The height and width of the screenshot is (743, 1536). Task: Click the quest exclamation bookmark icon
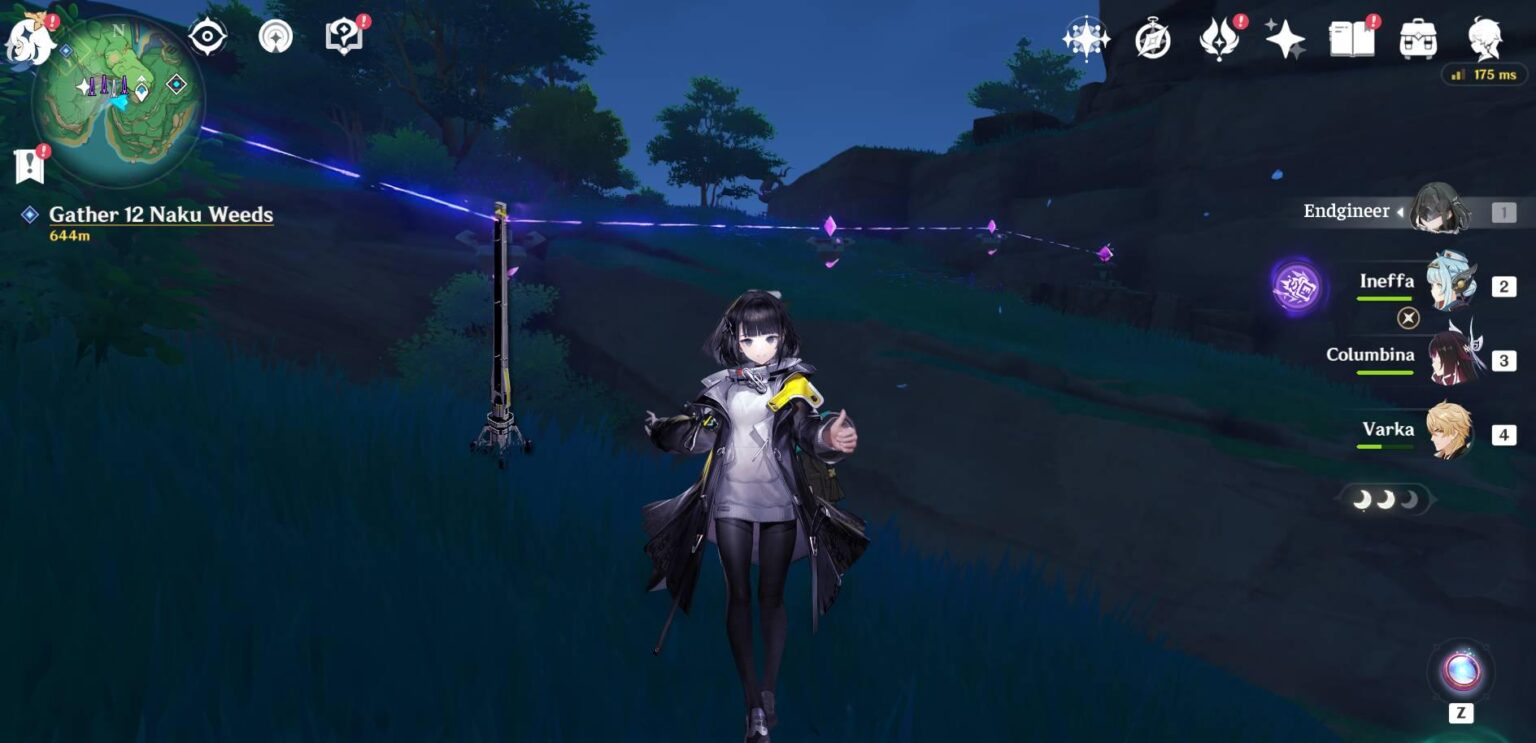[x=29, y=162]
